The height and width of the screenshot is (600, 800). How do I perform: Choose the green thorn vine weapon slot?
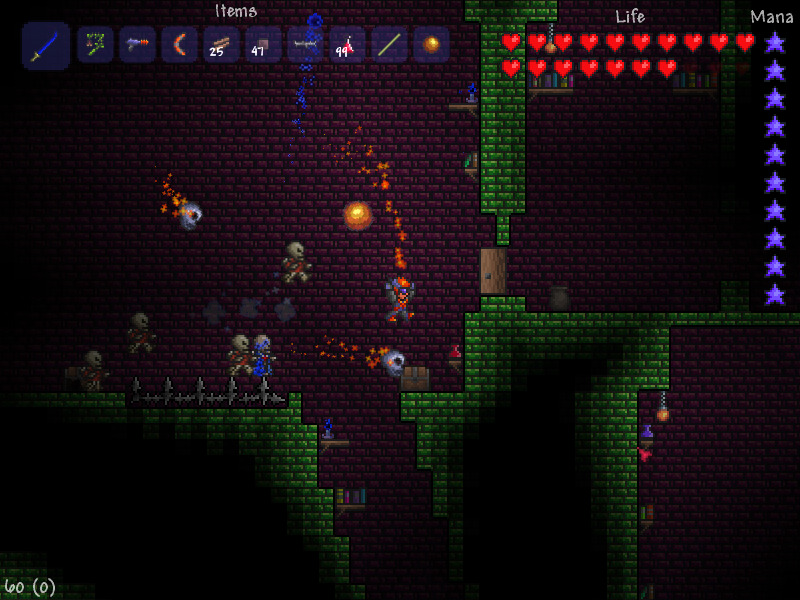(x=96, y=45)
